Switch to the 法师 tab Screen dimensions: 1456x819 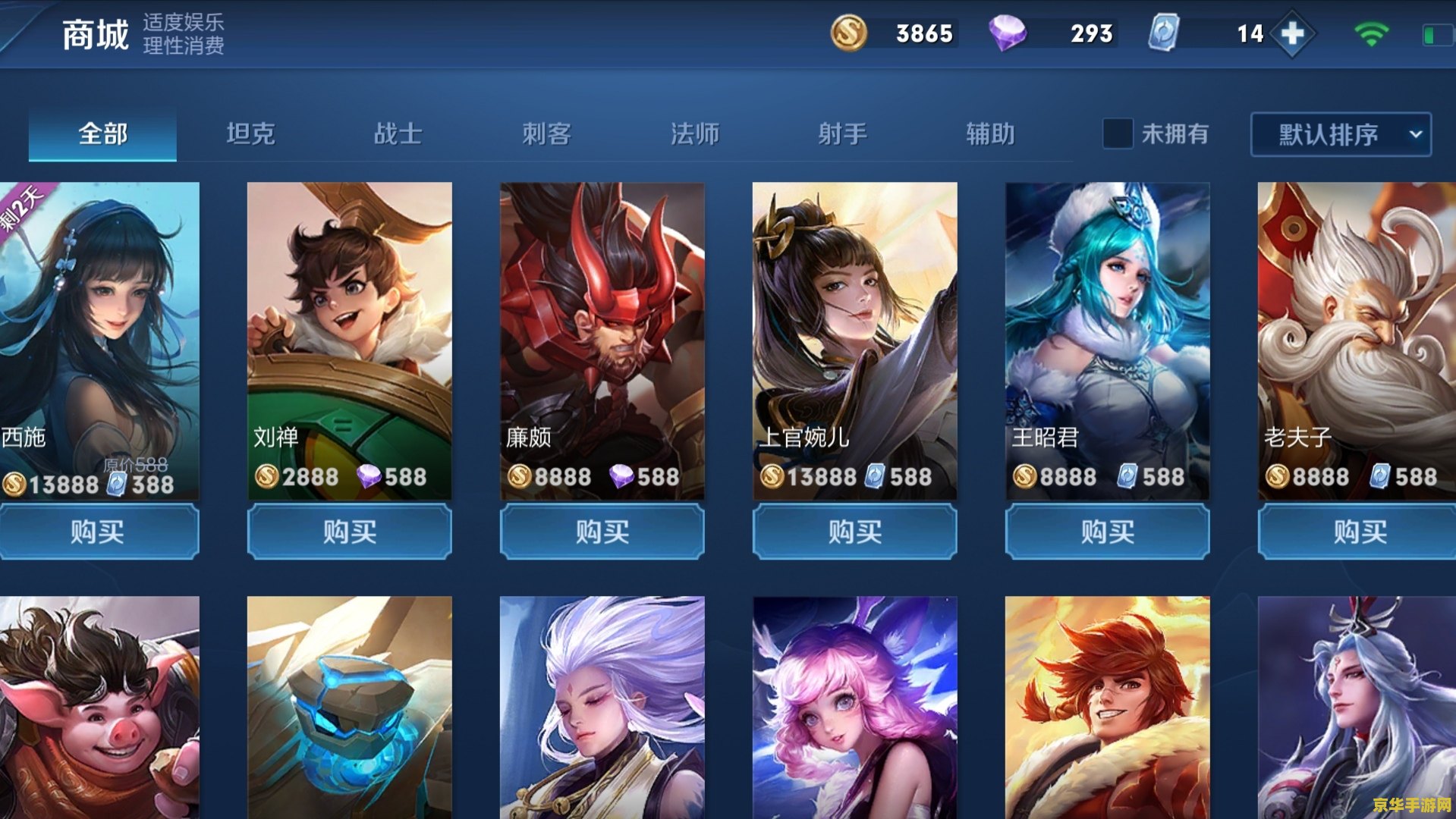[x=694, y=134]
